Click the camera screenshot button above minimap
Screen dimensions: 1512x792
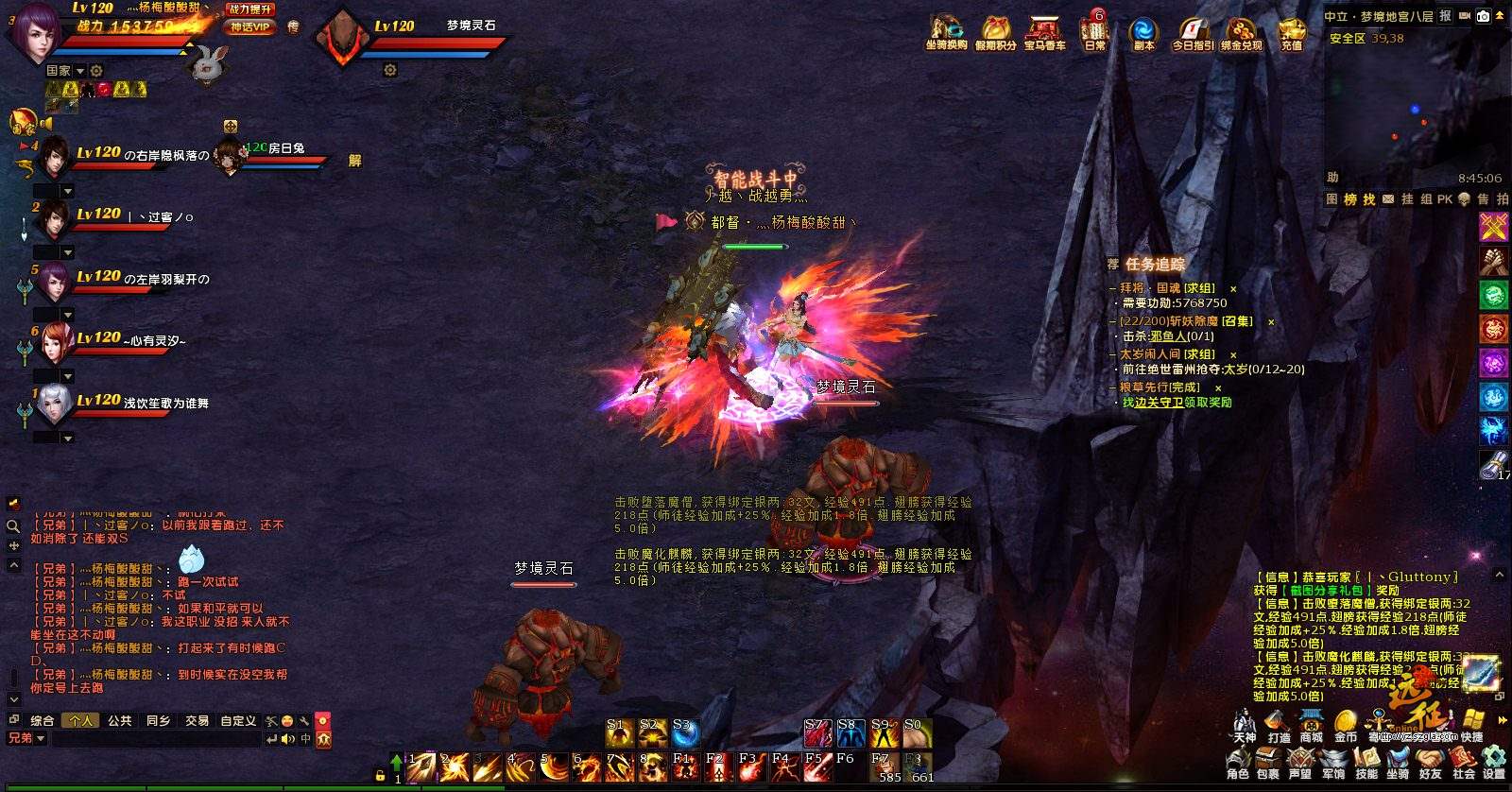1483,16
